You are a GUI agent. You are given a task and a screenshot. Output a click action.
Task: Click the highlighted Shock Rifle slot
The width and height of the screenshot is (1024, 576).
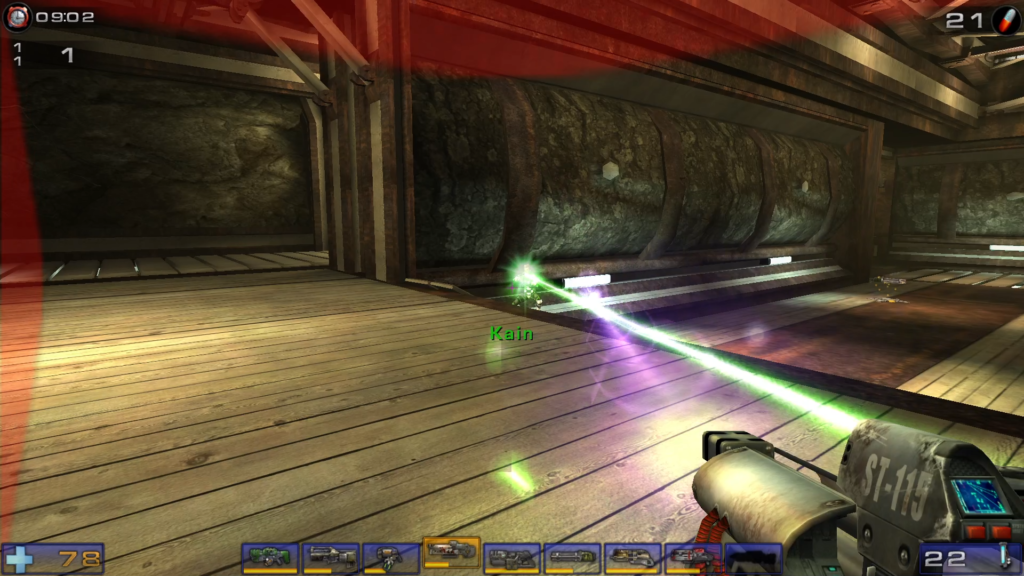tap(451, 553)
